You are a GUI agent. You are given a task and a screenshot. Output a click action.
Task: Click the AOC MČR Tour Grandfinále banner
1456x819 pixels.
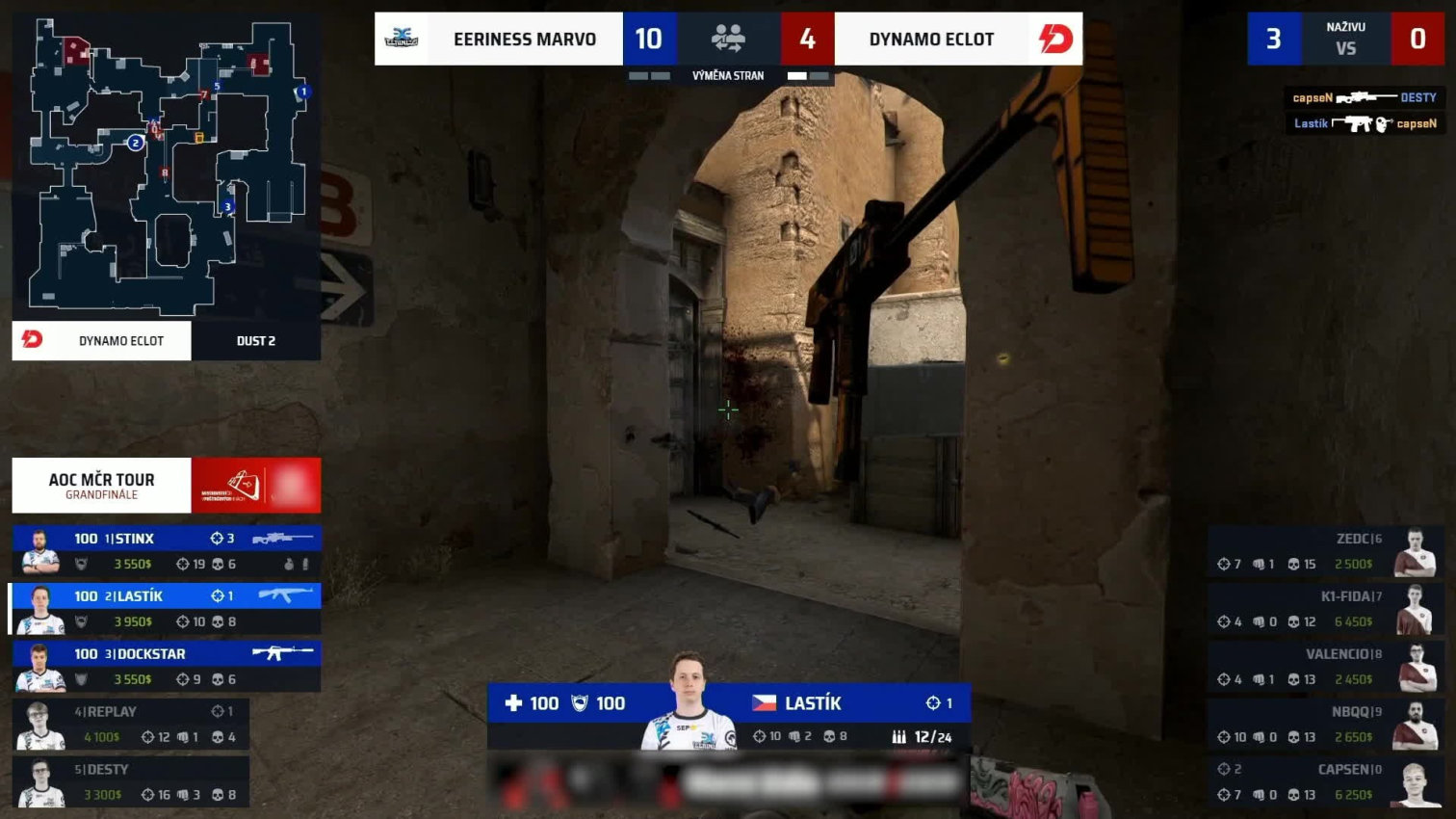pos(166,486)
